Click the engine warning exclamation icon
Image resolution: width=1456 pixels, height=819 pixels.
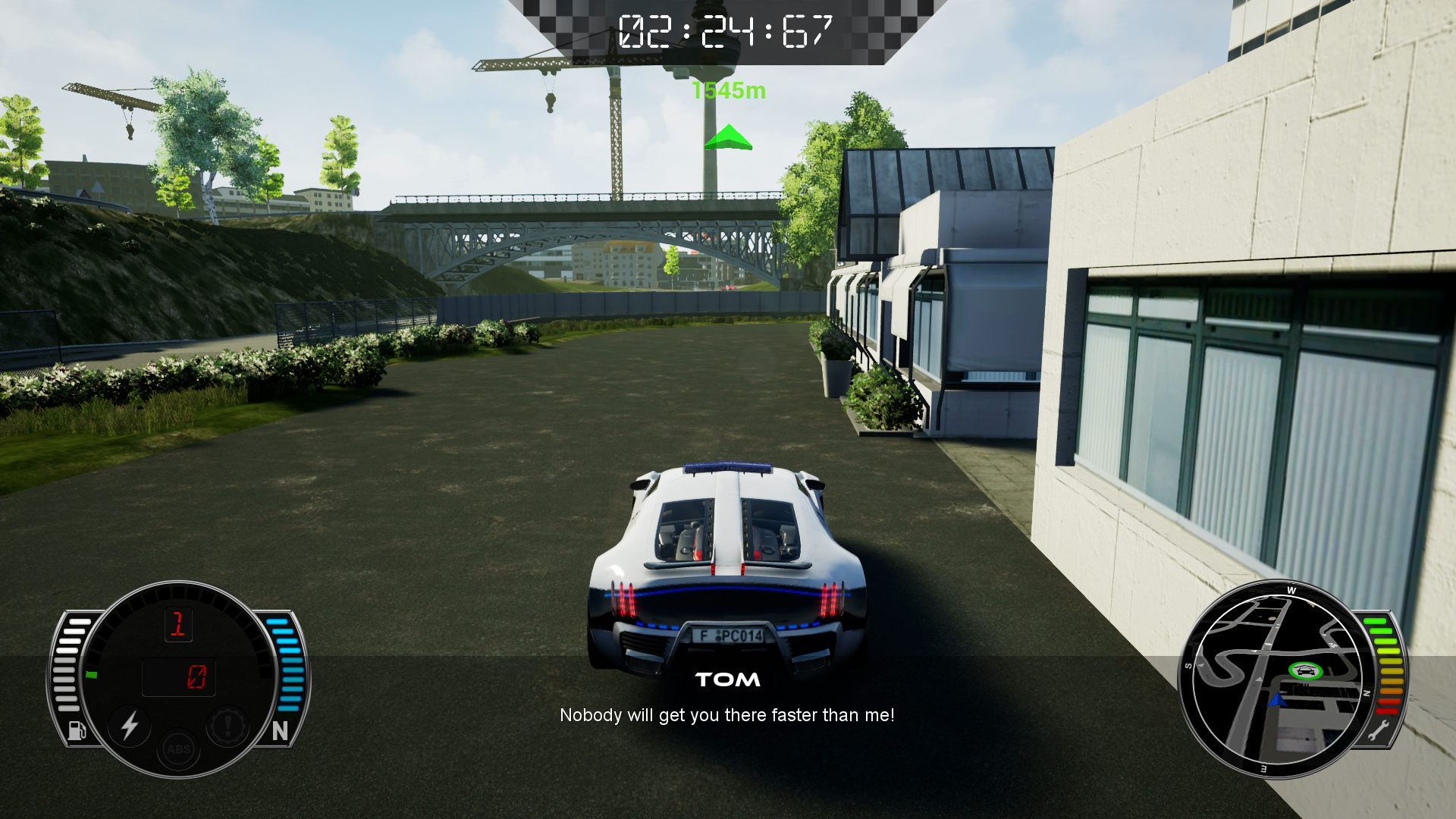tap(227, 725)
